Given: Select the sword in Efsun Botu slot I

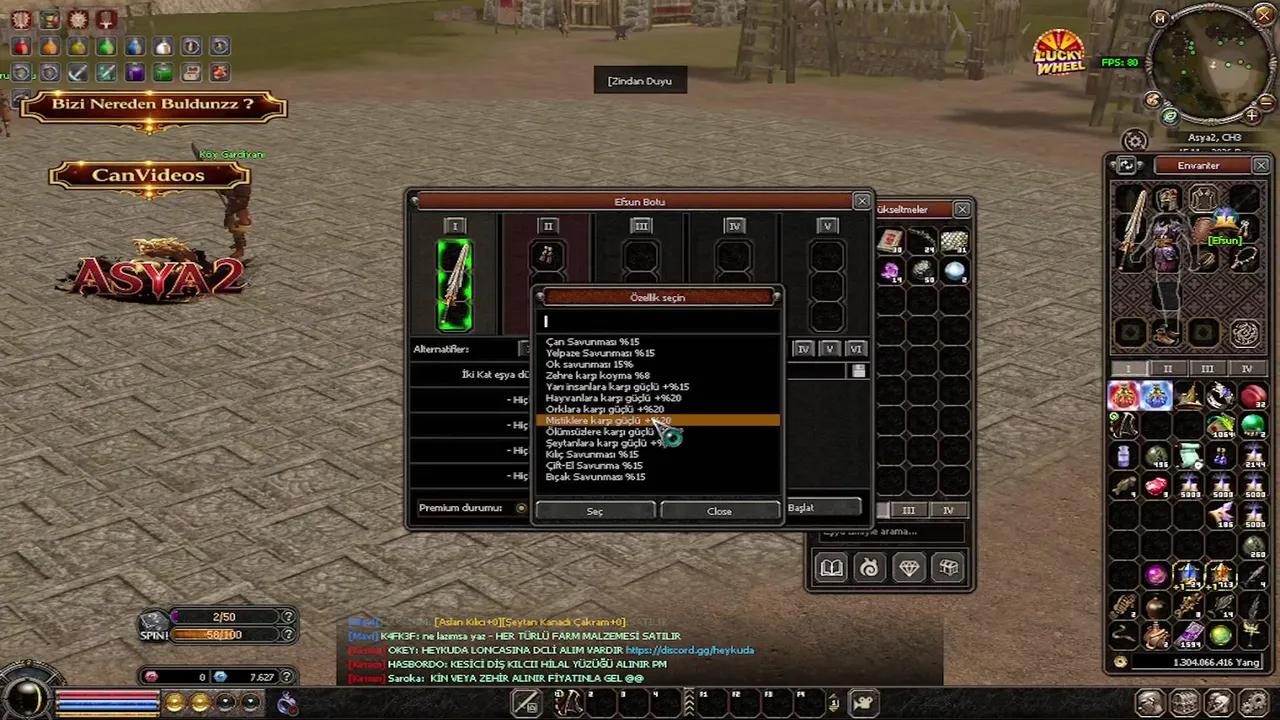Looking at the screenshot, I should pos(454,285).
